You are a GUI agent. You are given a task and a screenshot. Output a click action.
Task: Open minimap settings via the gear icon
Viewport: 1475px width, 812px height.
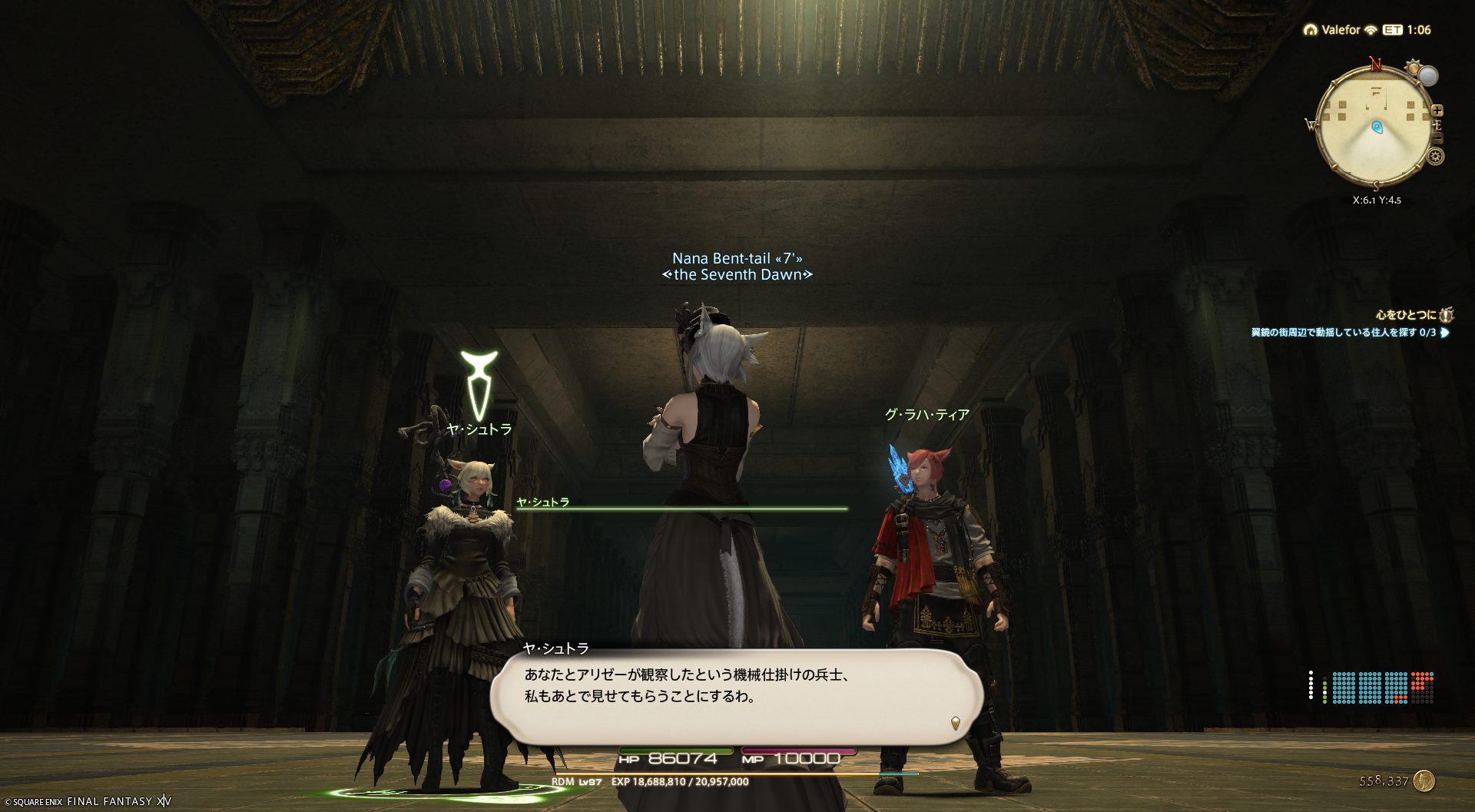[x=1435, y=157]
